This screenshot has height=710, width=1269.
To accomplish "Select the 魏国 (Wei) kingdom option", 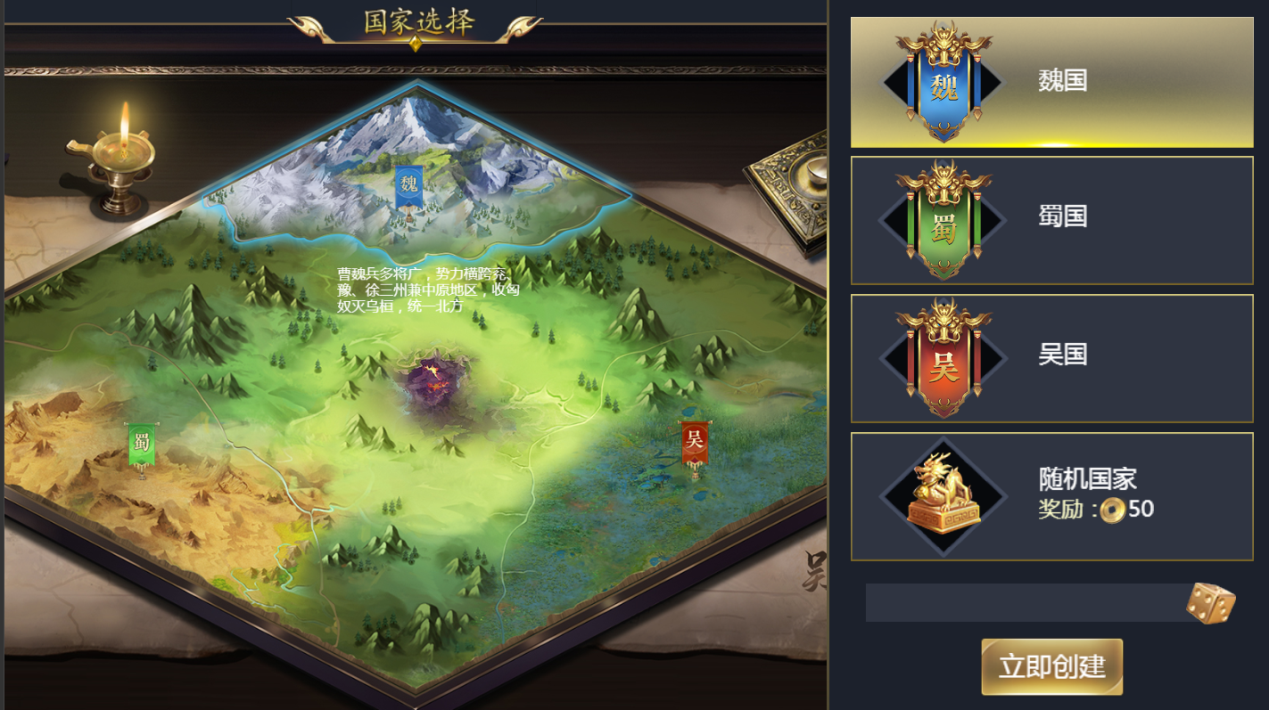I will [x=1051, y=82].
